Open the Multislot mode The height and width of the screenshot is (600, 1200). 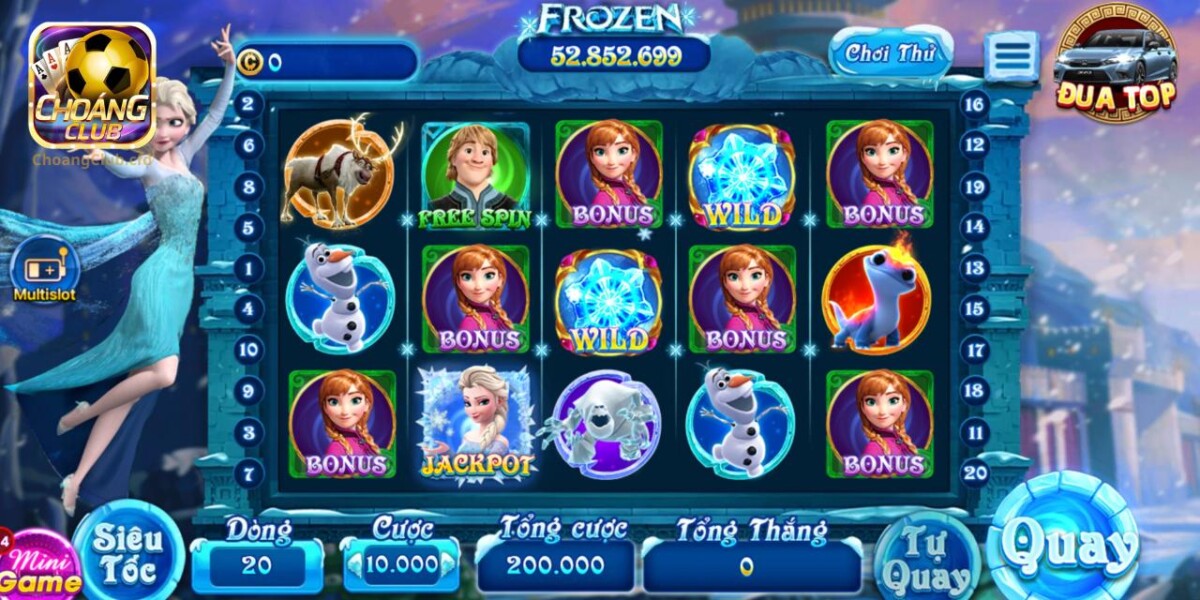pos(44,271)
